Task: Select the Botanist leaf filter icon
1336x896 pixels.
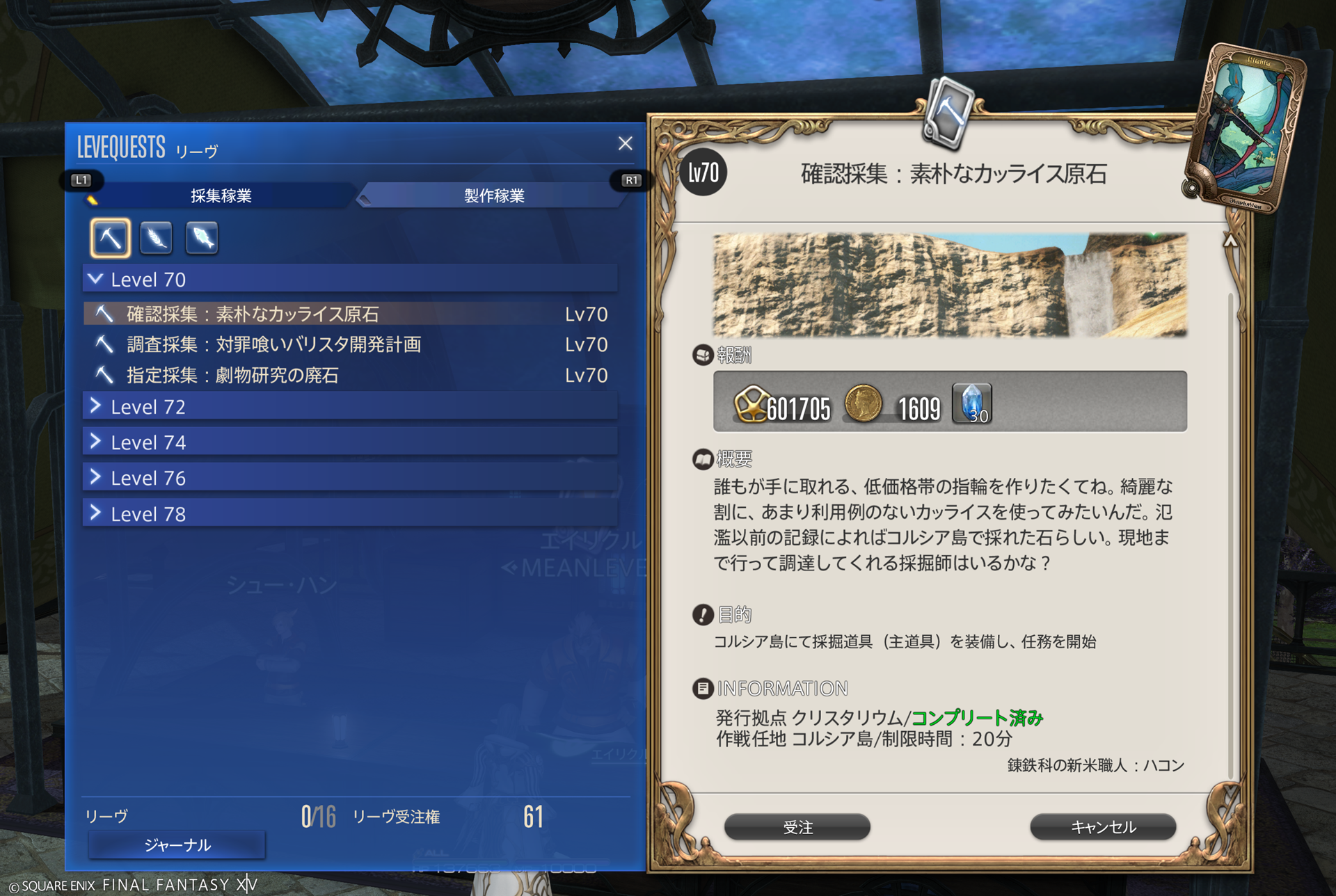Action: coord(155,237)
